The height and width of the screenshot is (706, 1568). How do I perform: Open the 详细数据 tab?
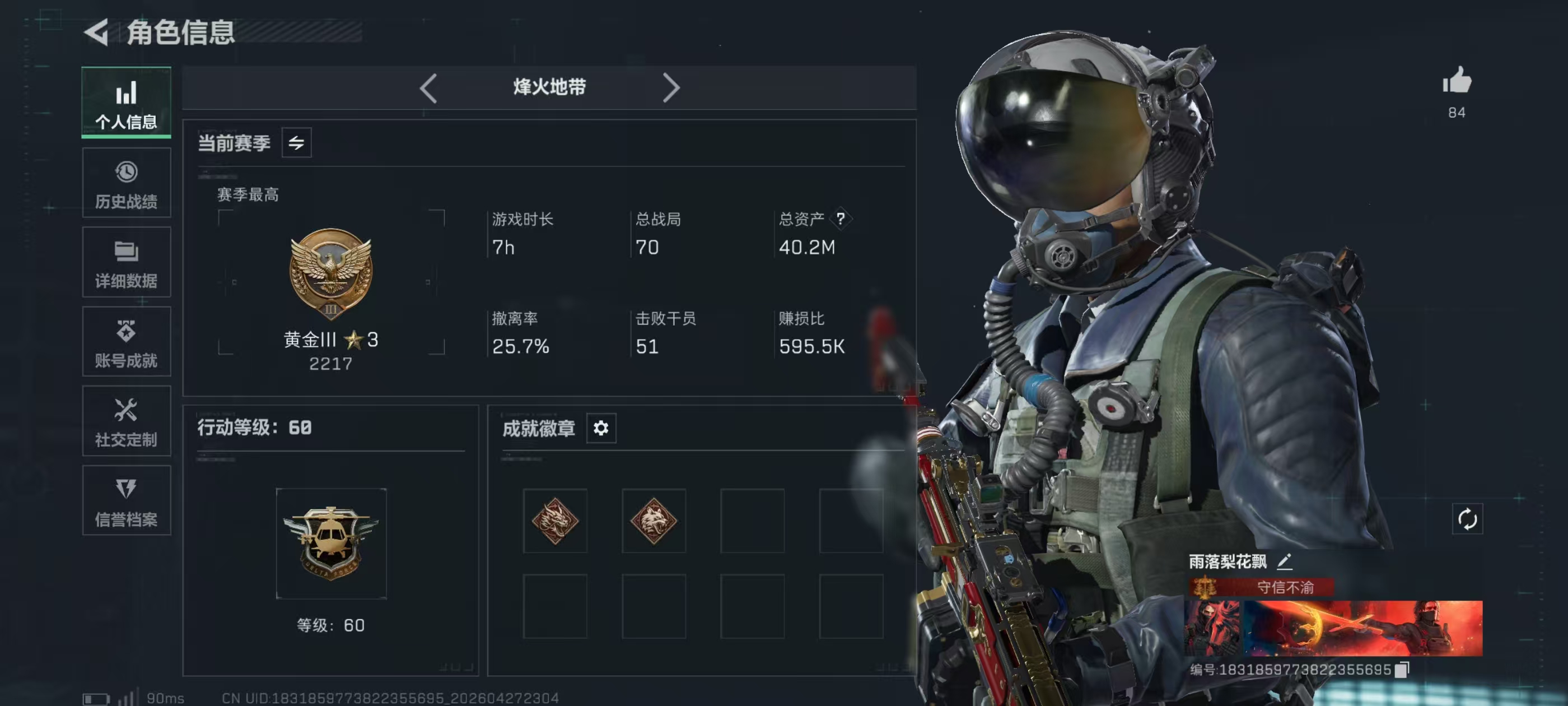[x=126, y=263]
